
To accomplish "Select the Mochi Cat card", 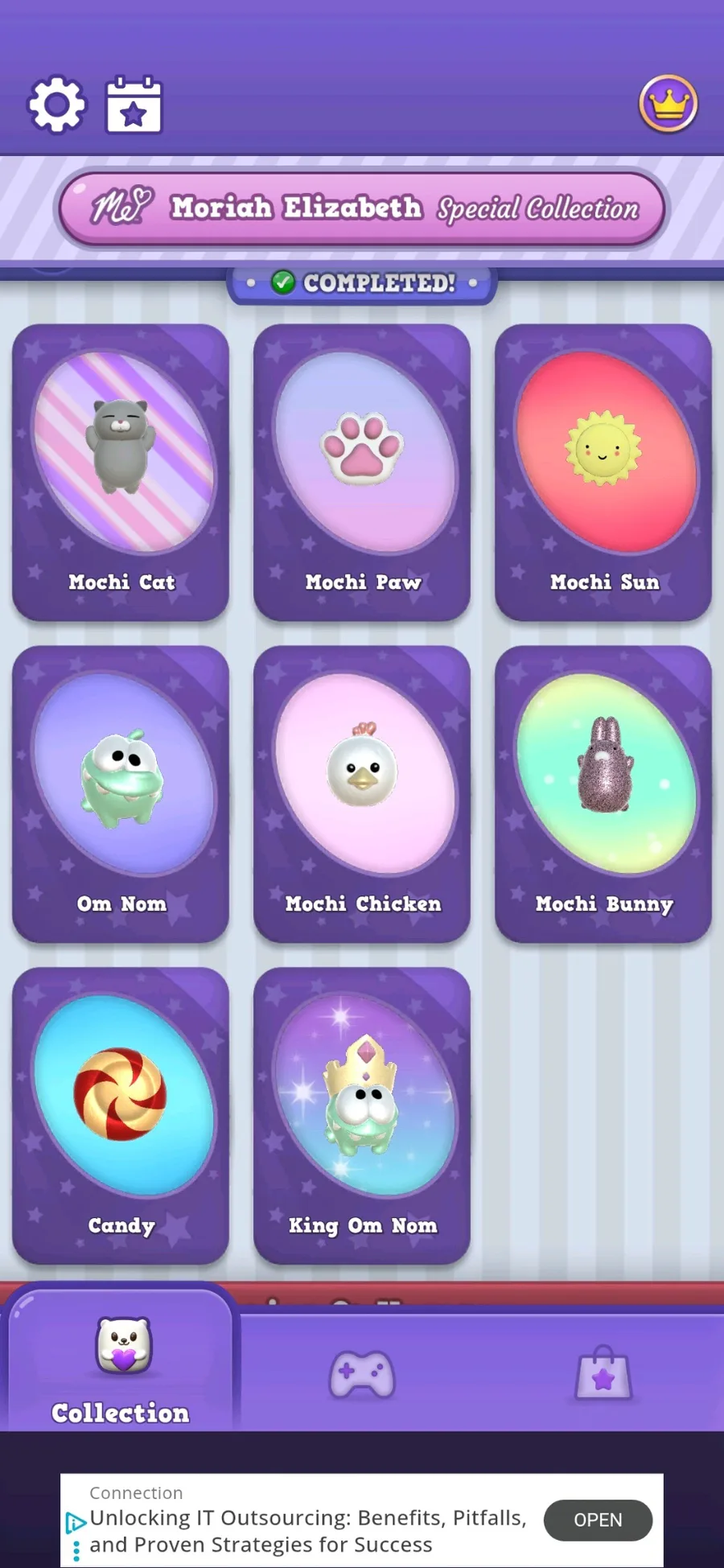I will (x=121, y=472).
